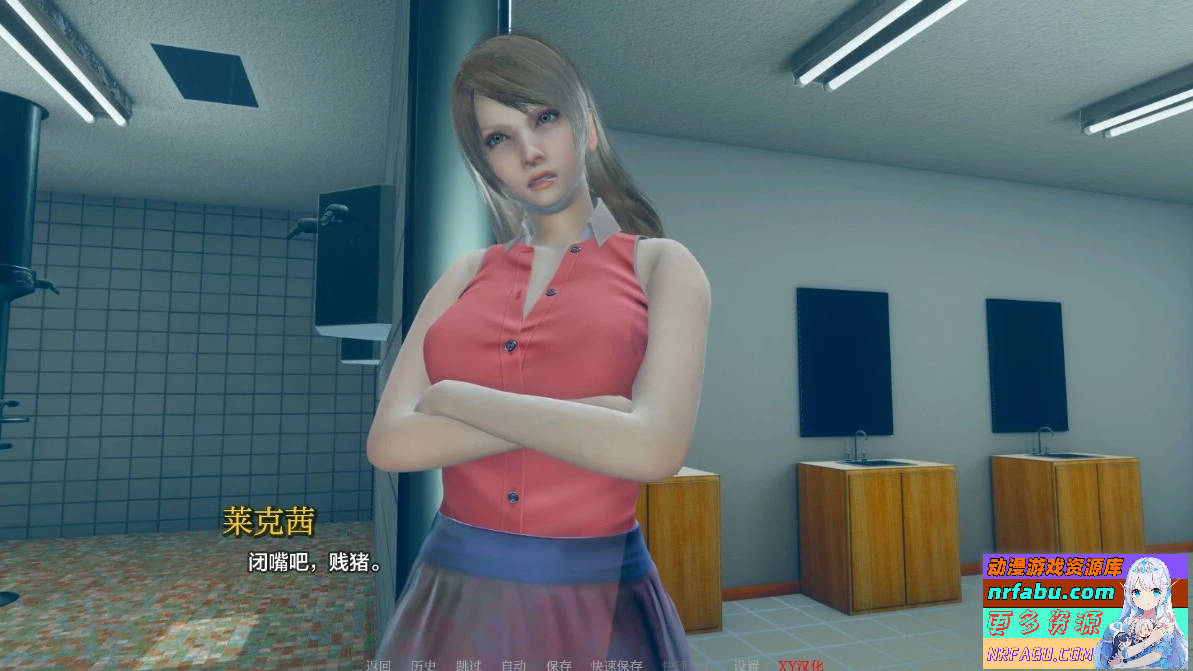Quick save using 快速保存

[x=617, y=665]
